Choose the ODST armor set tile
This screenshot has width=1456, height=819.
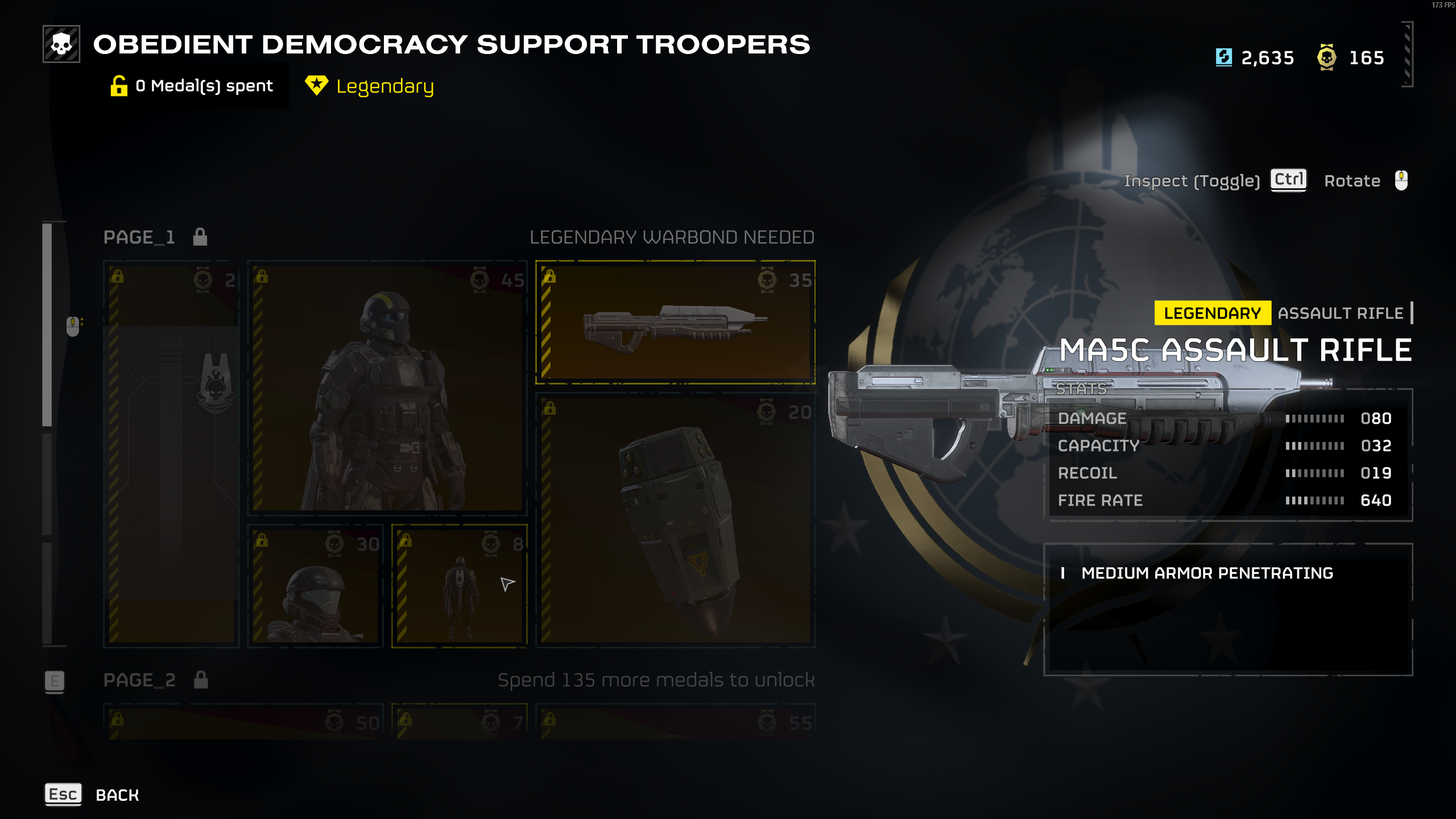click(387, 388)
